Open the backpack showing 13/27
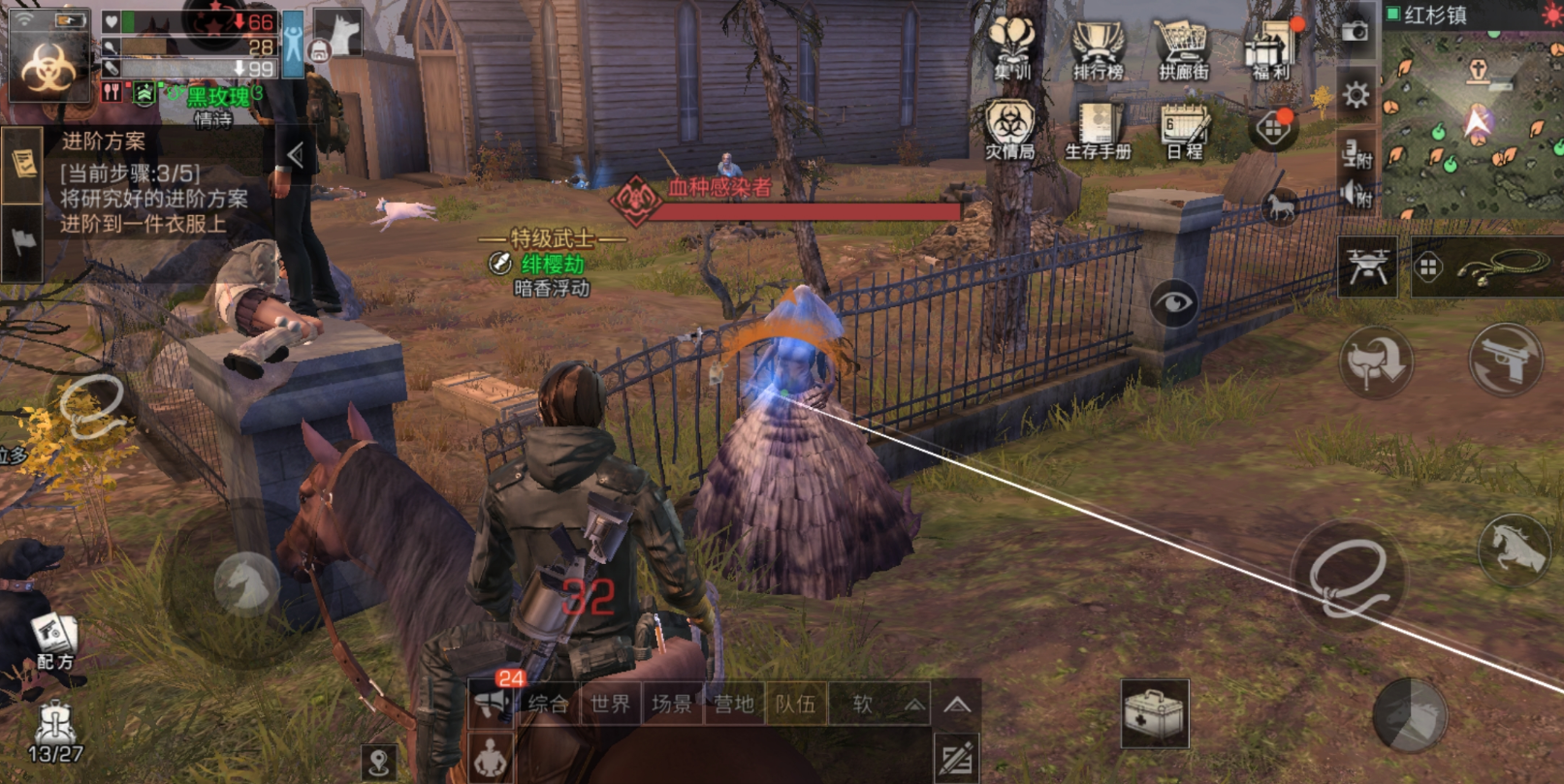The image size is (1564, 784). point(54,732)
